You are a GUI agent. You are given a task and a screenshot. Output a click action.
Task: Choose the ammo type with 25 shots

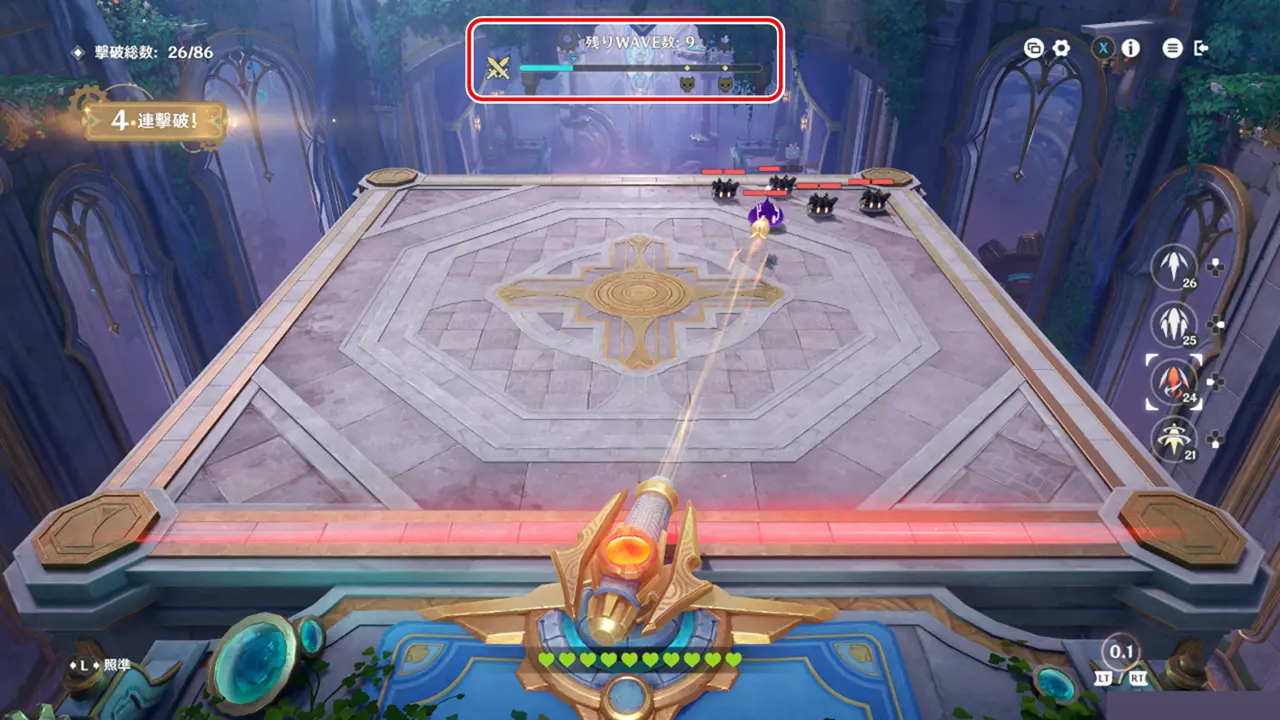click(x=1174, y=324)
